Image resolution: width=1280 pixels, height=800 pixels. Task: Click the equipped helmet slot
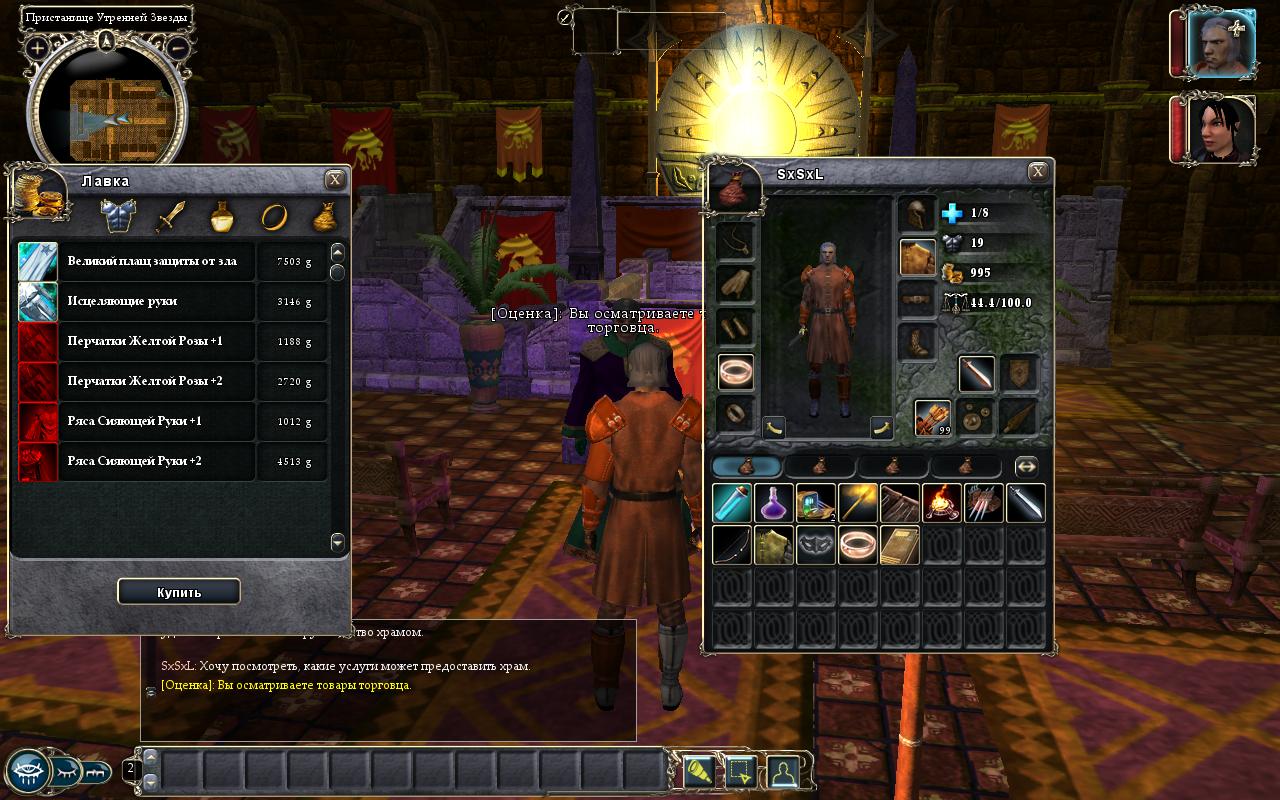click(917, 214)
